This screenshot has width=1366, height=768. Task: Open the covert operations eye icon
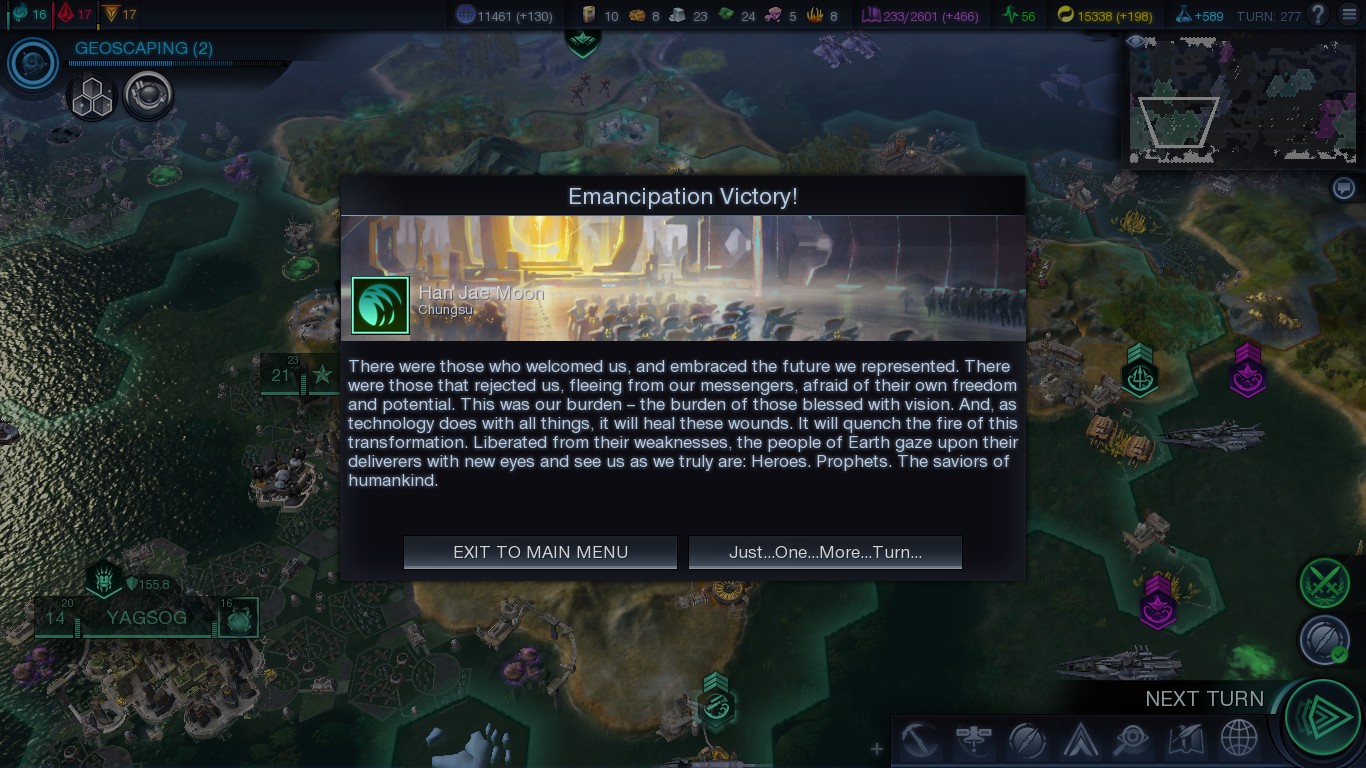(1130, 740)
